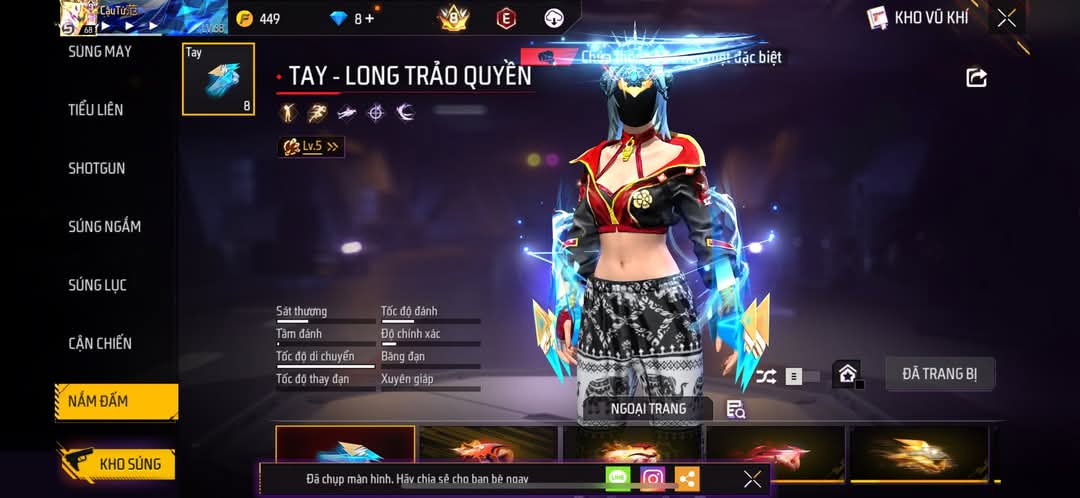Click the Tay equipped fist slot
The height and width of the screenshot is (498, 1080).
(218, 79)
